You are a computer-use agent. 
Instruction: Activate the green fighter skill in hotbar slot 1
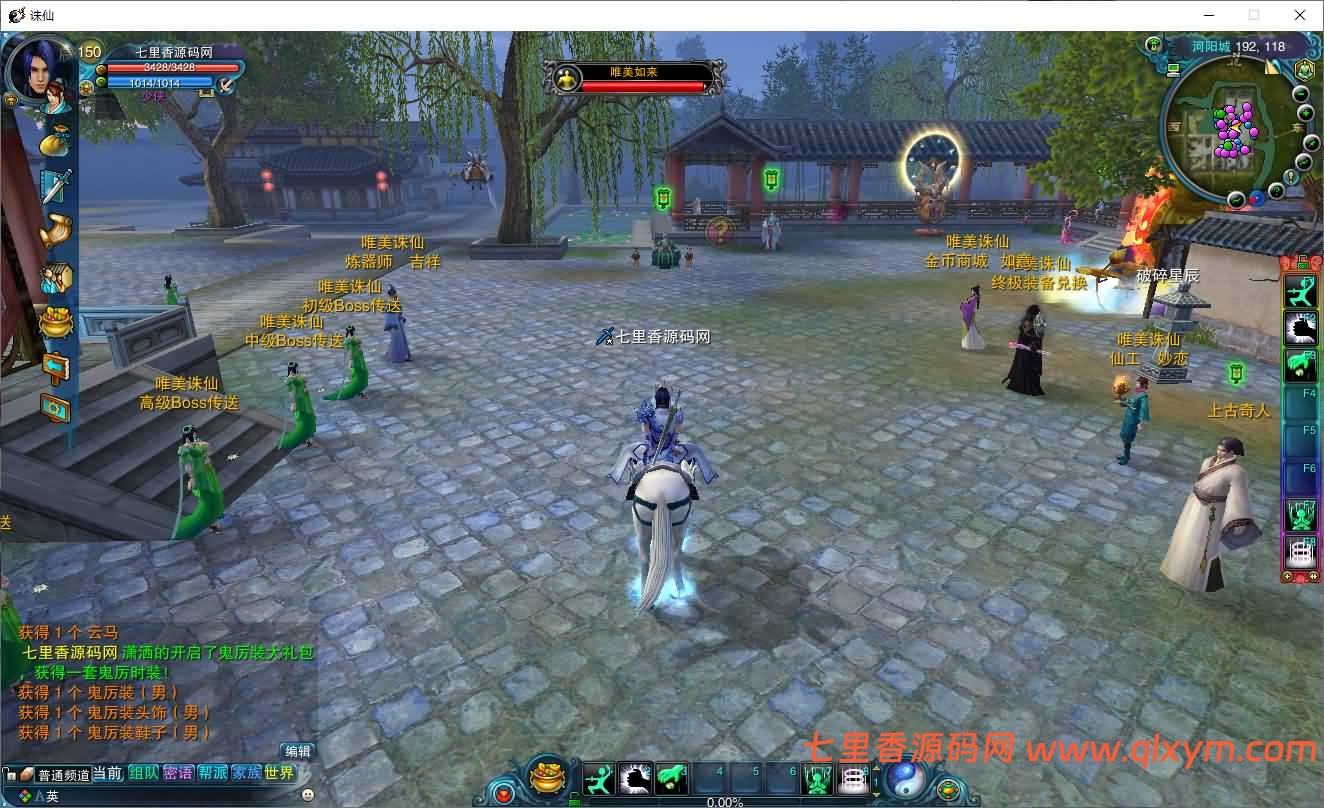(597, 779)
